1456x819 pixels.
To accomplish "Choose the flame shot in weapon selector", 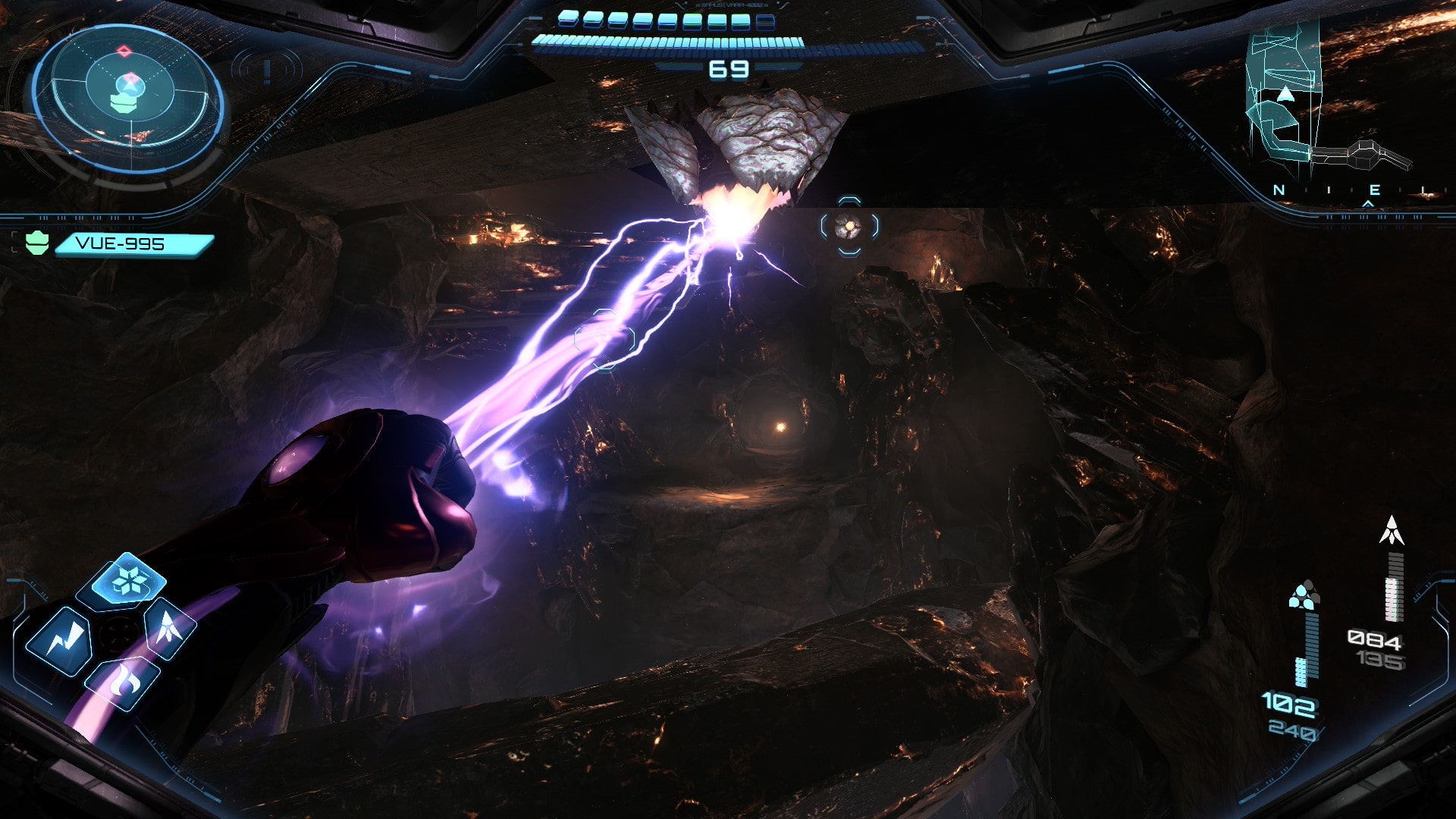I will (124, 681).
